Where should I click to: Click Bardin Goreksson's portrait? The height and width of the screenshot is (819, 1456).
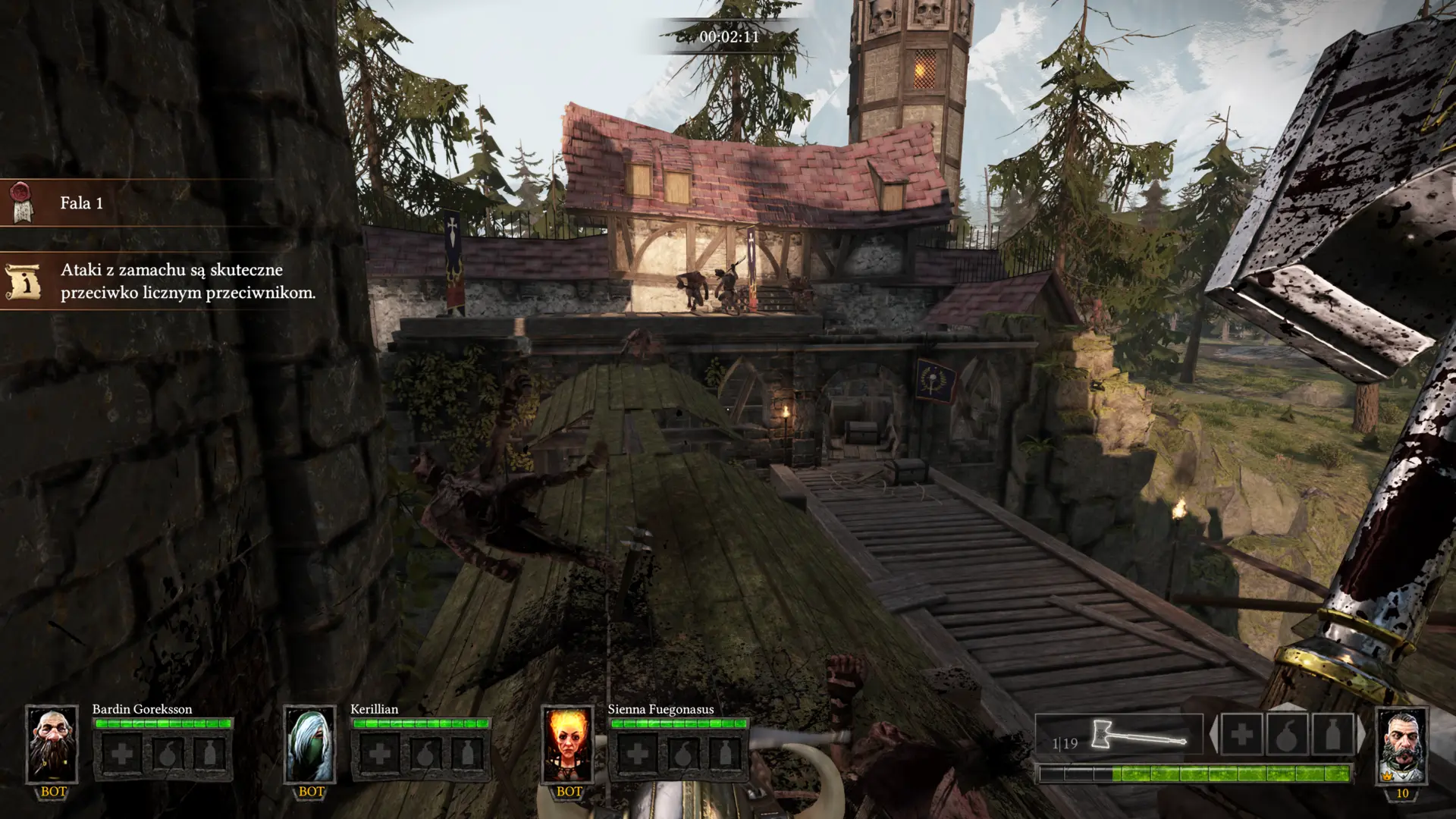click(x=52, y=745)
